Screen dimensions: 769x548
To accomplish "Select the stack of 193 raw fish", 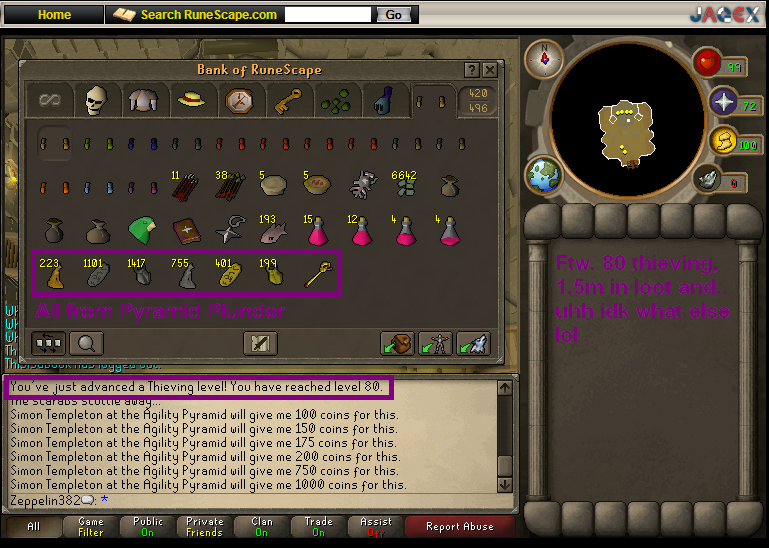I will pyautogui.click(x=271, y=230).
